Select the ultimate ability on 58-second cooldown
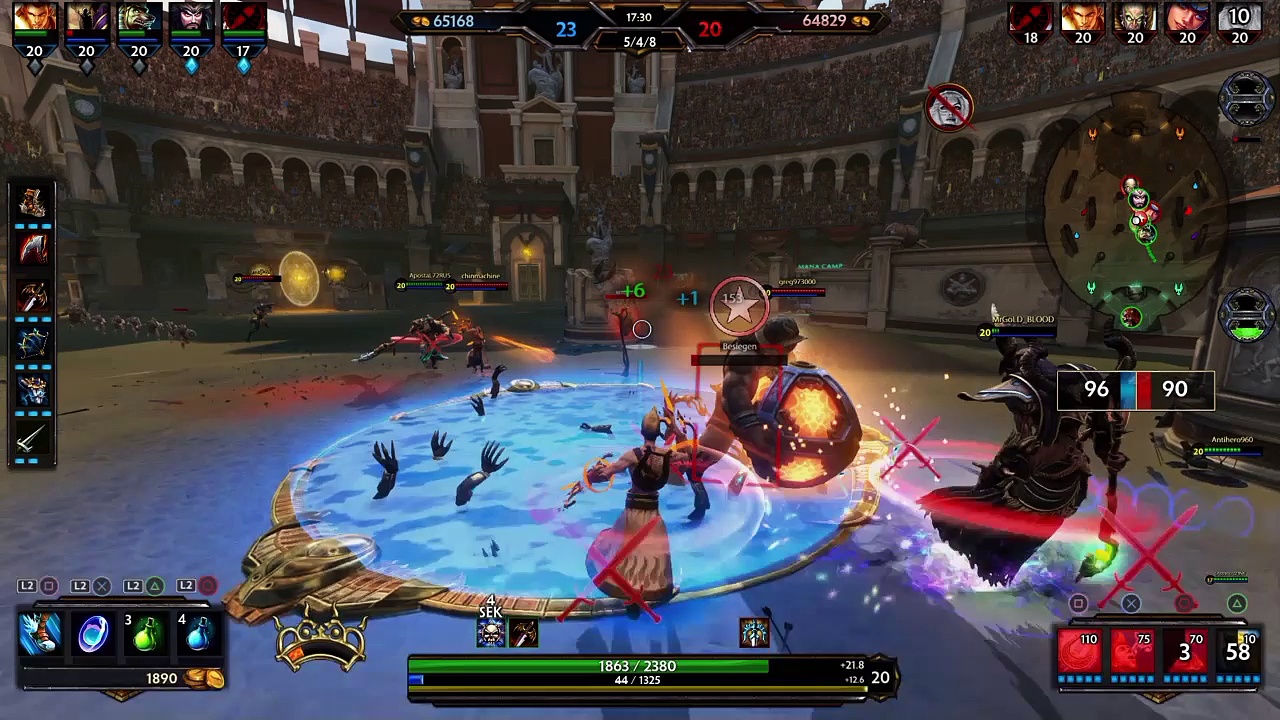The height and width of the screenshot is (720, 1280). (x=1237, y=652)
